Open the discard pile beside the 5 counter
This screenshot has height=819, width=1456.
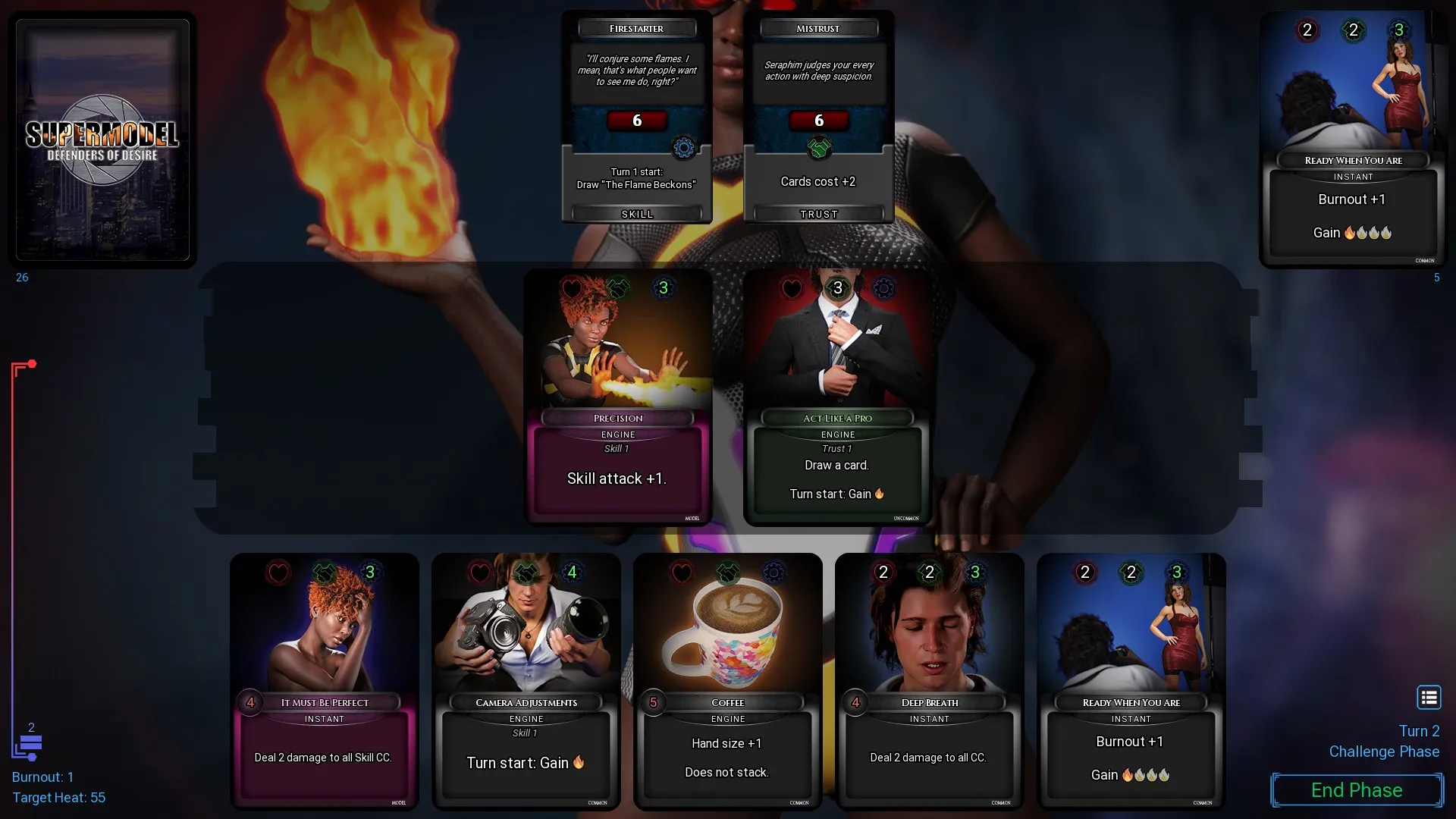tap(1354, 140)
